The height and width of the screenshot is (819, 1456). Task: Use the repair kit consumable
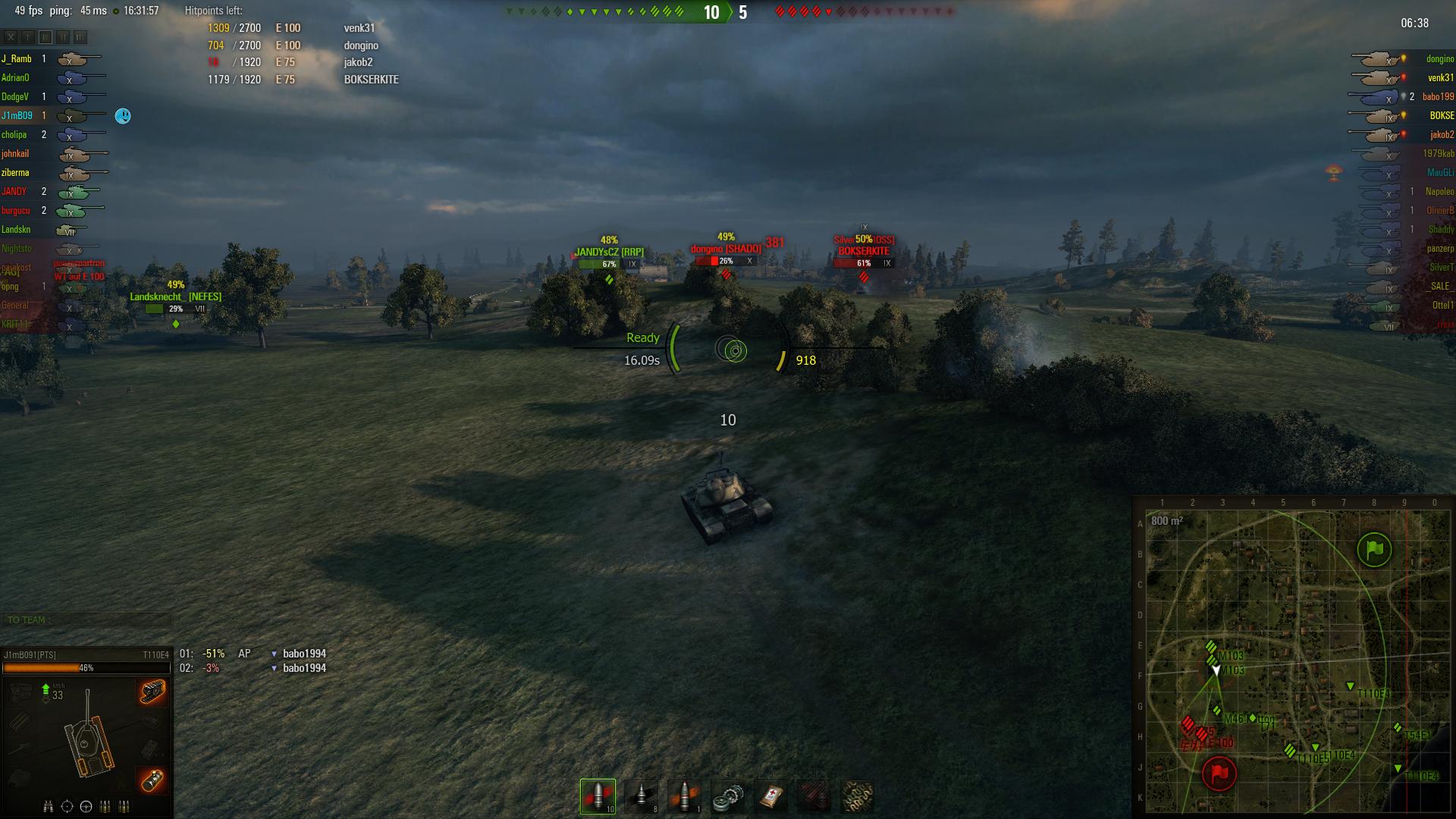[728, 796]
